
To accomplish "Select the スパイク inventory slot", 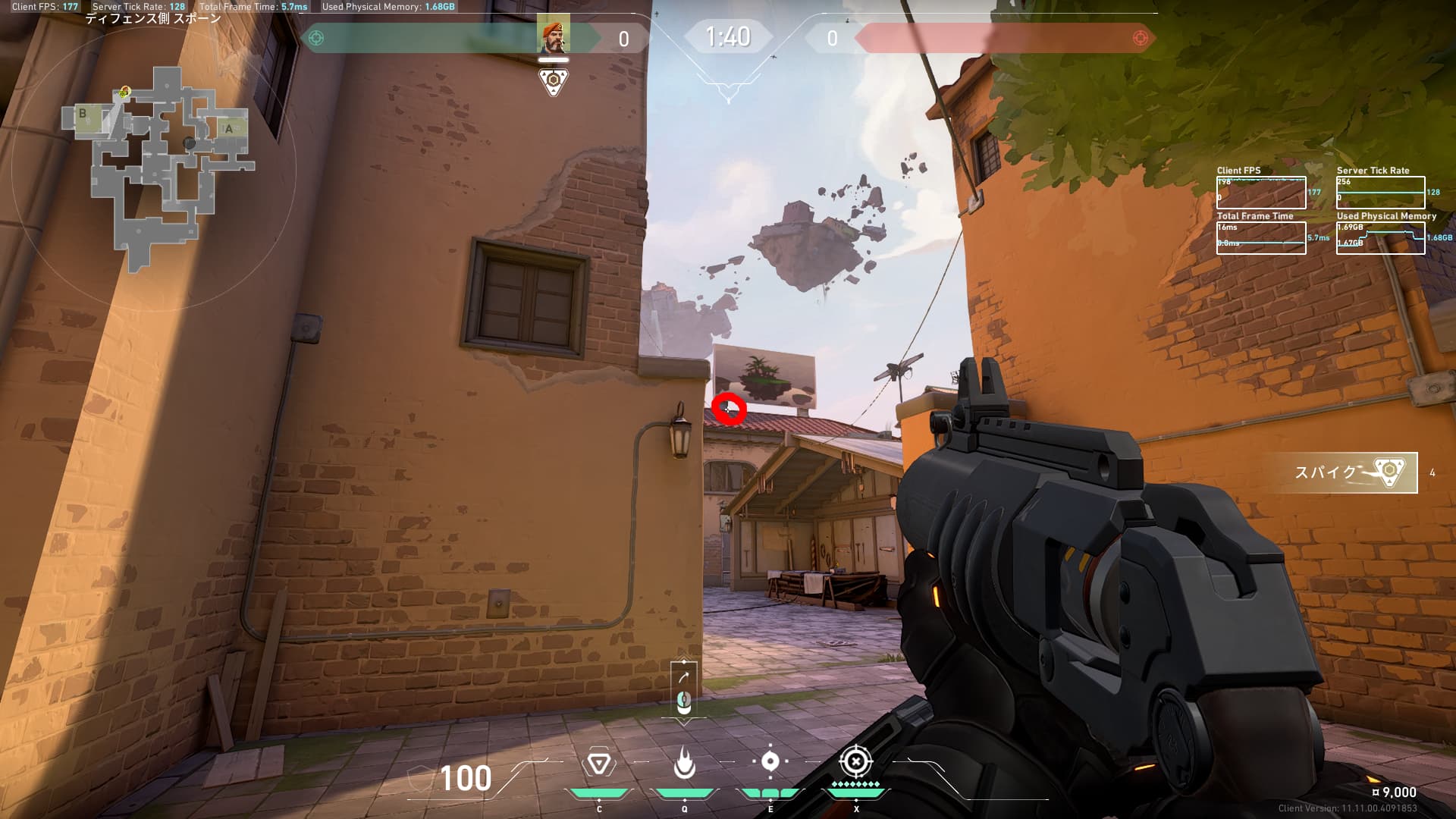I will [1344, 472].
